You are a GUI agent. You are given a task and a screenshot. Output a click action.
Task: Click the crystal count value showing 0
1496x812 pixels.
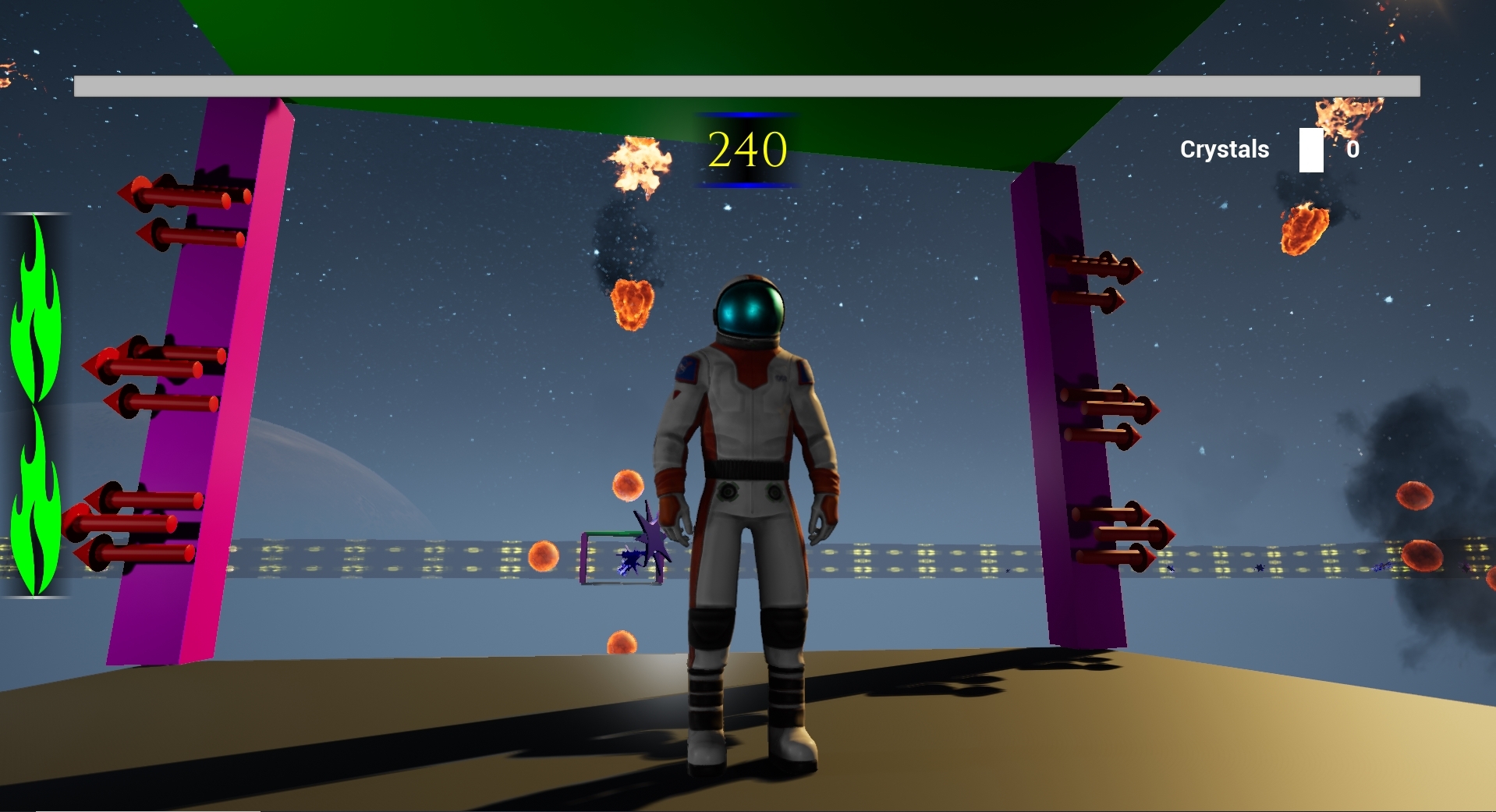(x=1354, y=149)
